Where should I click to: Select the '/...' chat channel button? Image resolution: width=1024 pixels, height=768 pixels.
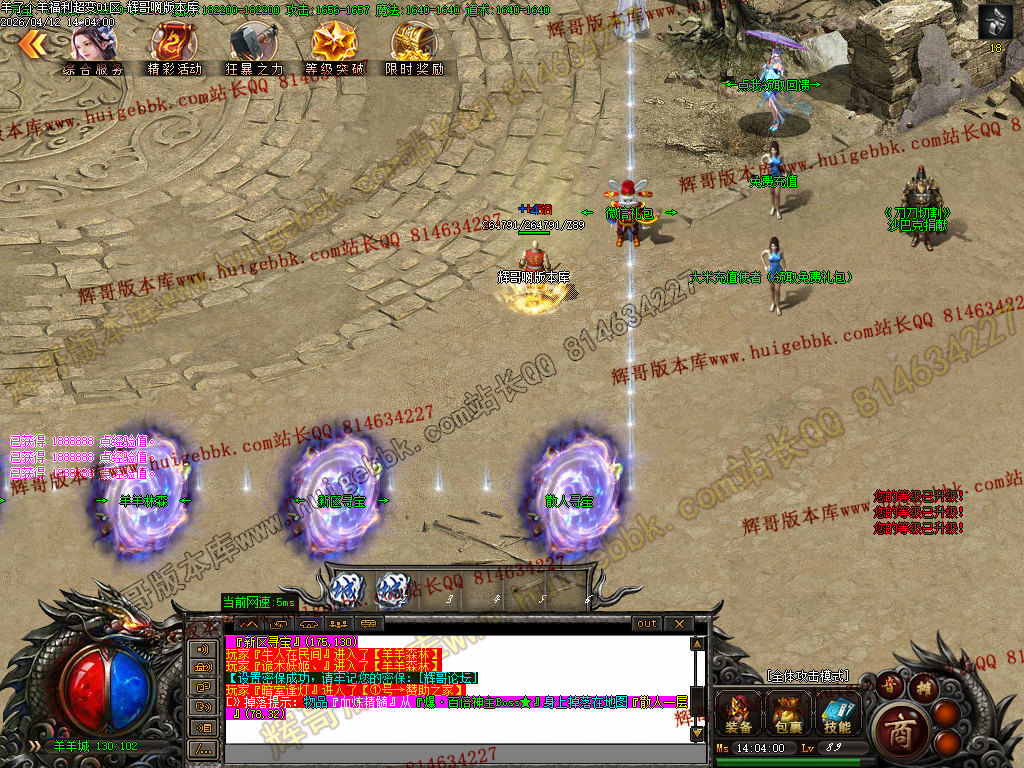click(x=202, y=748)
